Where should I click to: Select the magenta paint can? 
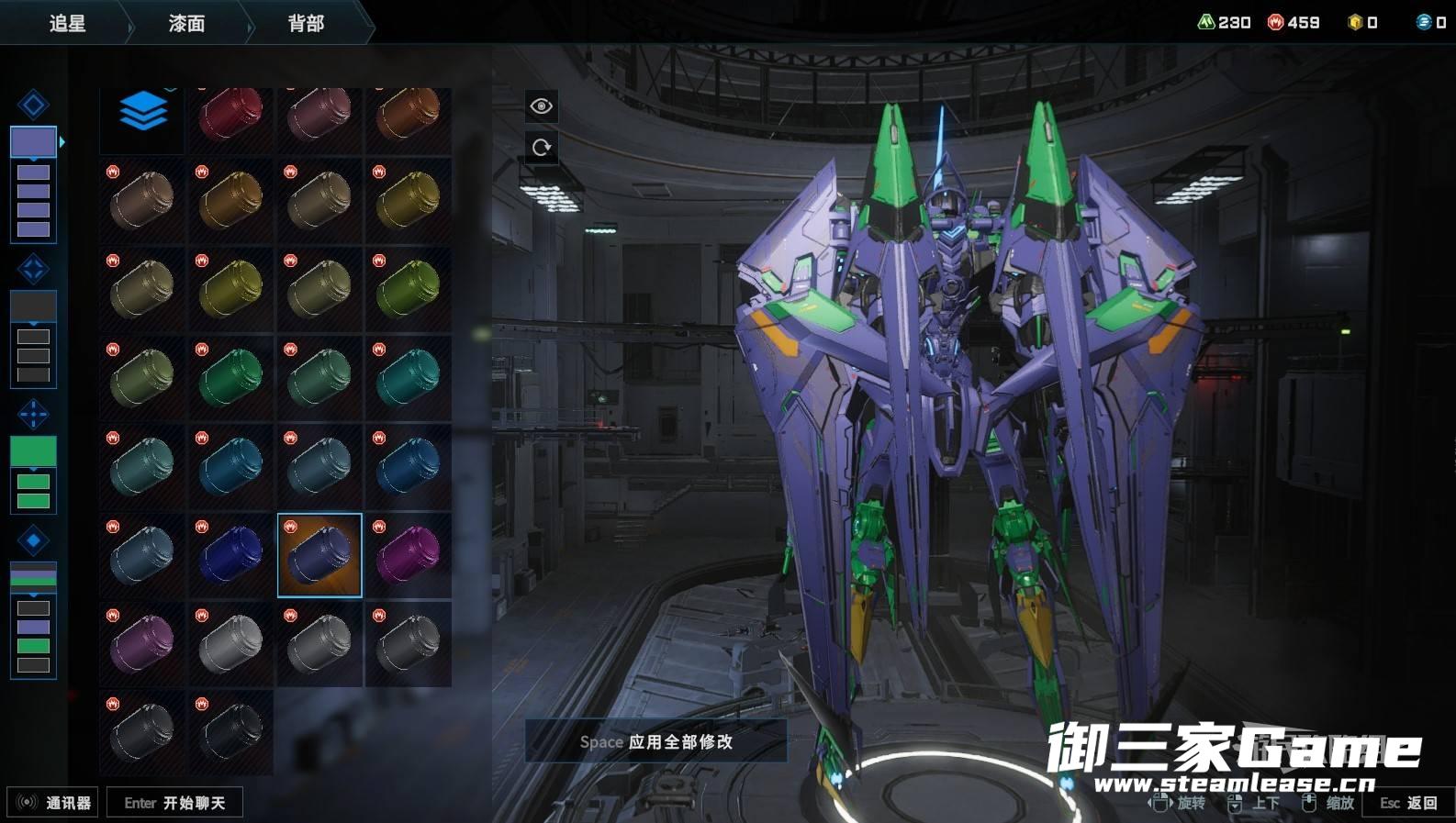point(408,554)
